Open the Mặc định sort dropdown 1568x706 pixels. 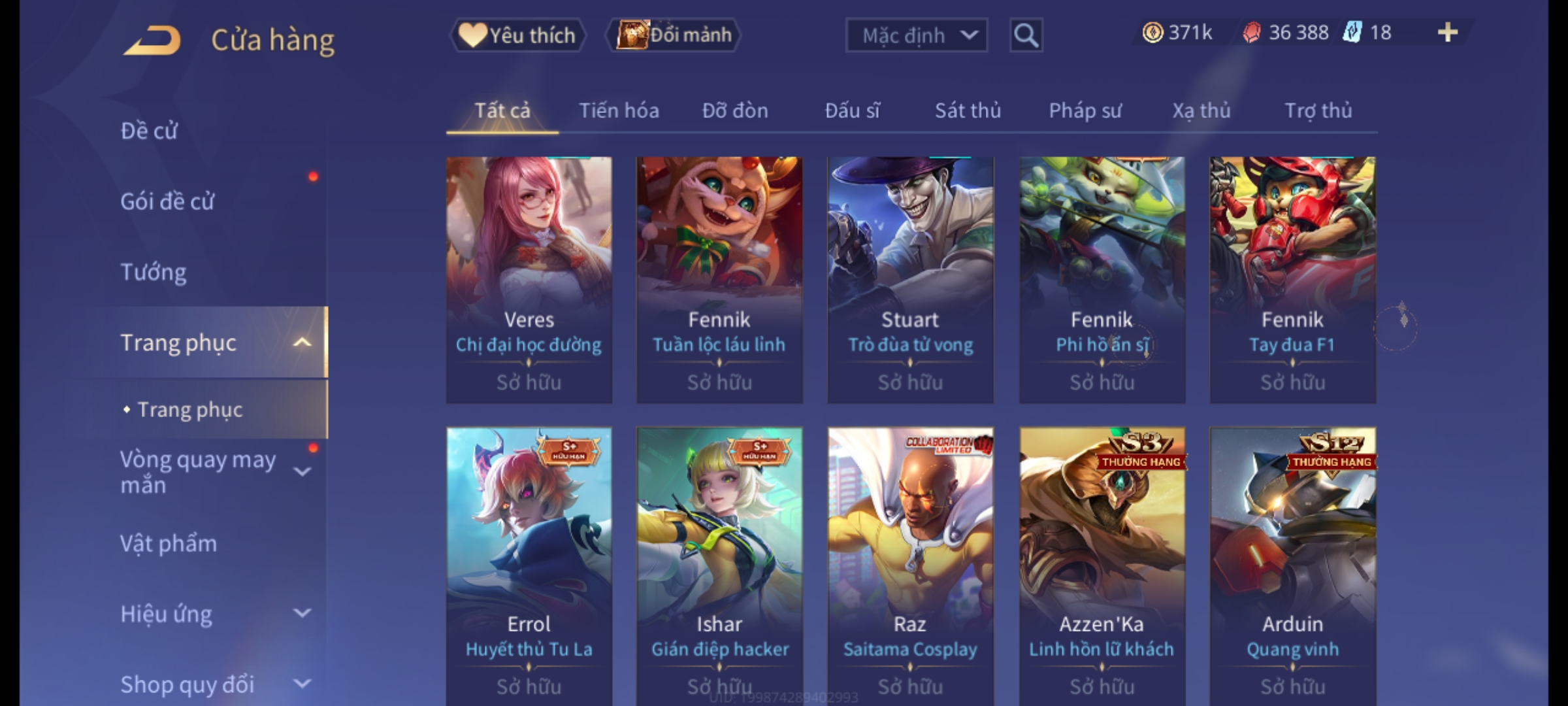(x=916, y=35)
